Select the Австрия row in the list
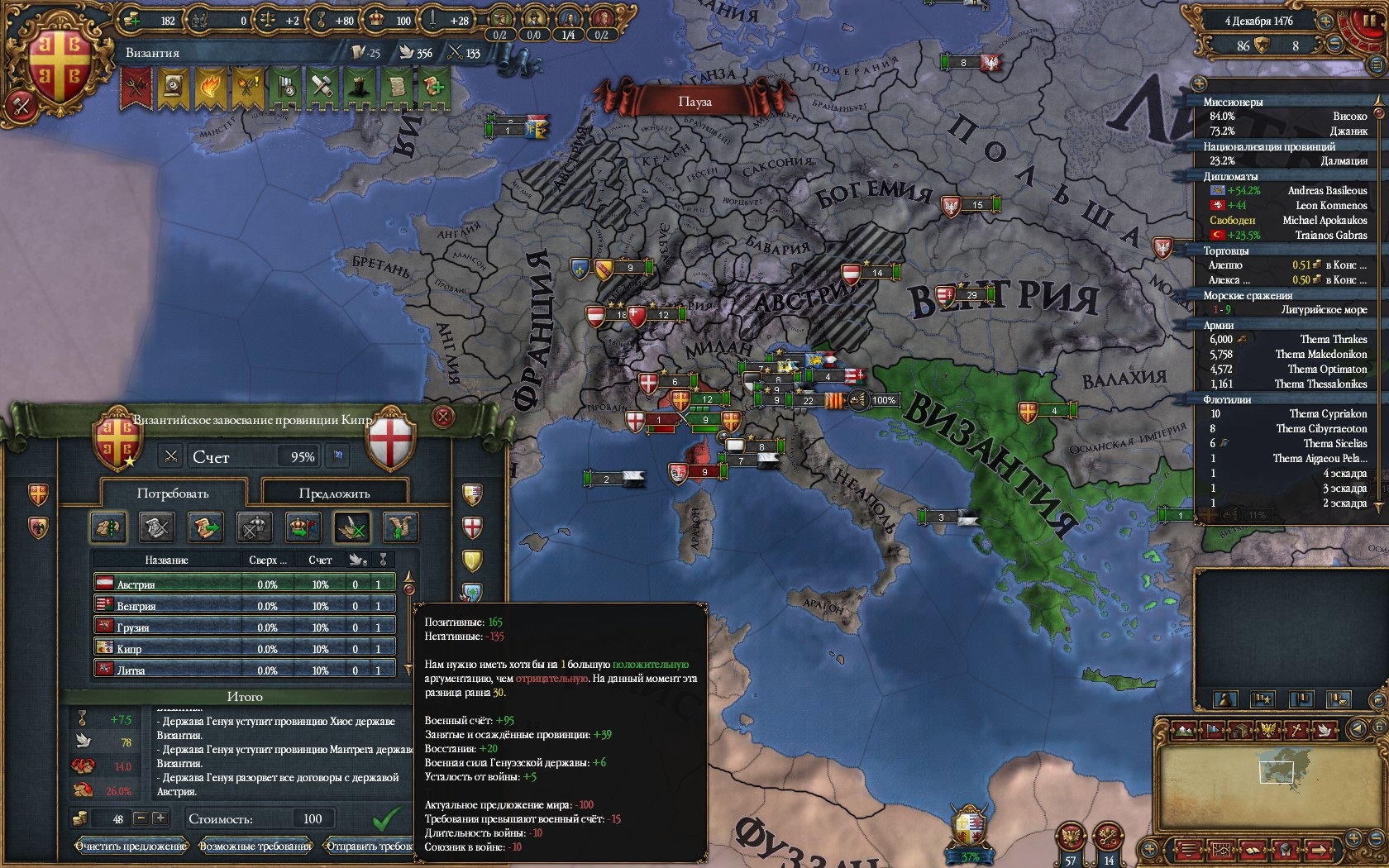Viewport: 1389px width, 868px height. pyautogui.click(x=244, y=584)
